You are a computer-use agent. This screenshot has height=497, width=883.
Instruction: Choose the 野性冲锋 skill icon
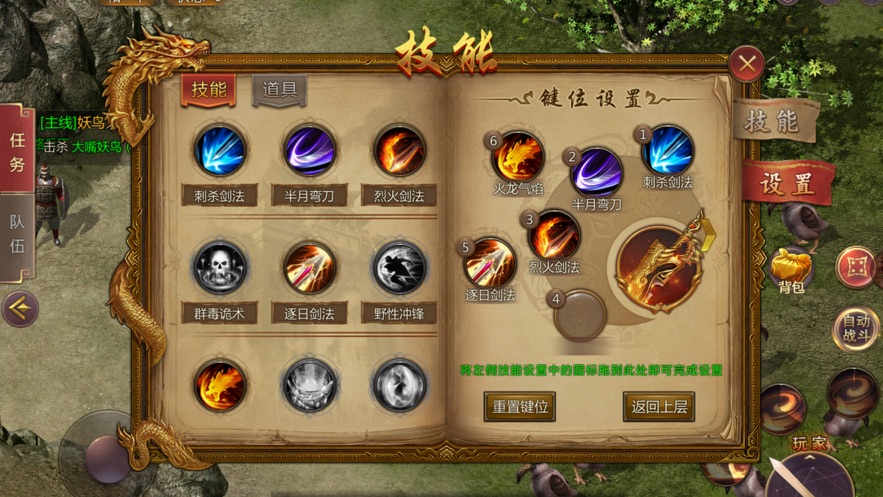pyautogui.click(x=399, y=268)
